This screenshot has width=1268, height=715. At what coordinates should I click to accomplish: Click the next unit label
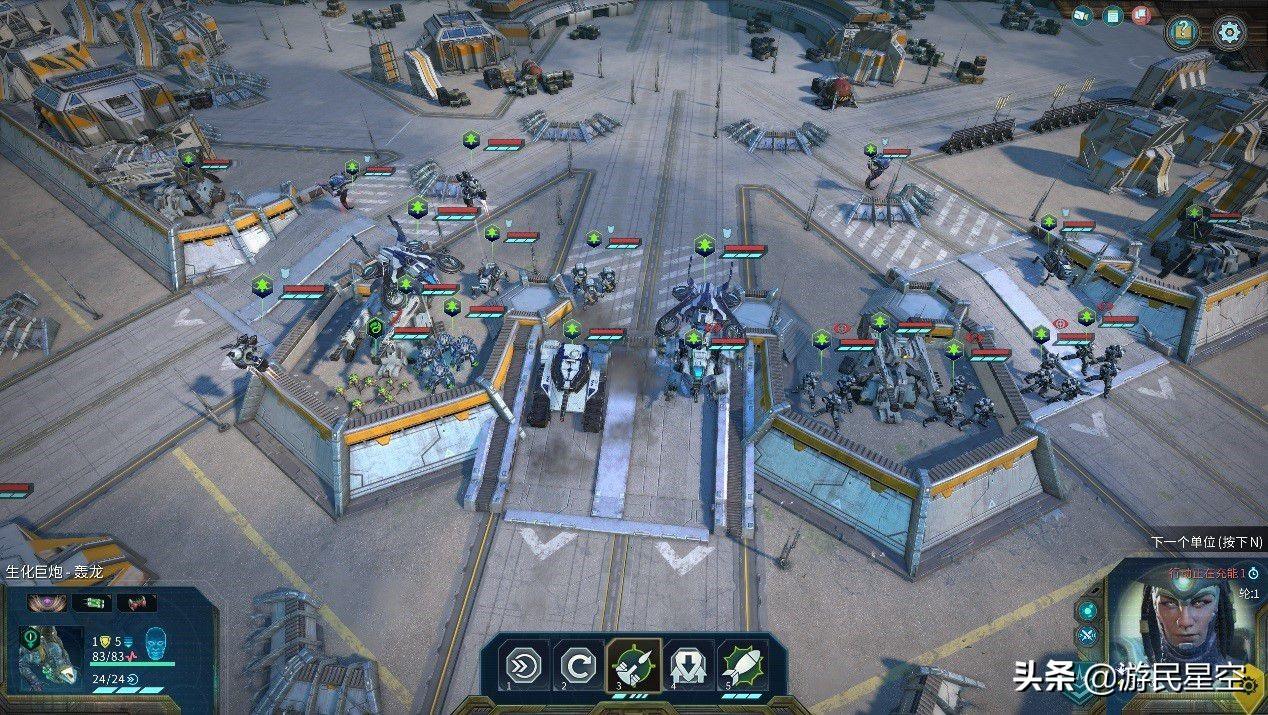point(1206,541)
